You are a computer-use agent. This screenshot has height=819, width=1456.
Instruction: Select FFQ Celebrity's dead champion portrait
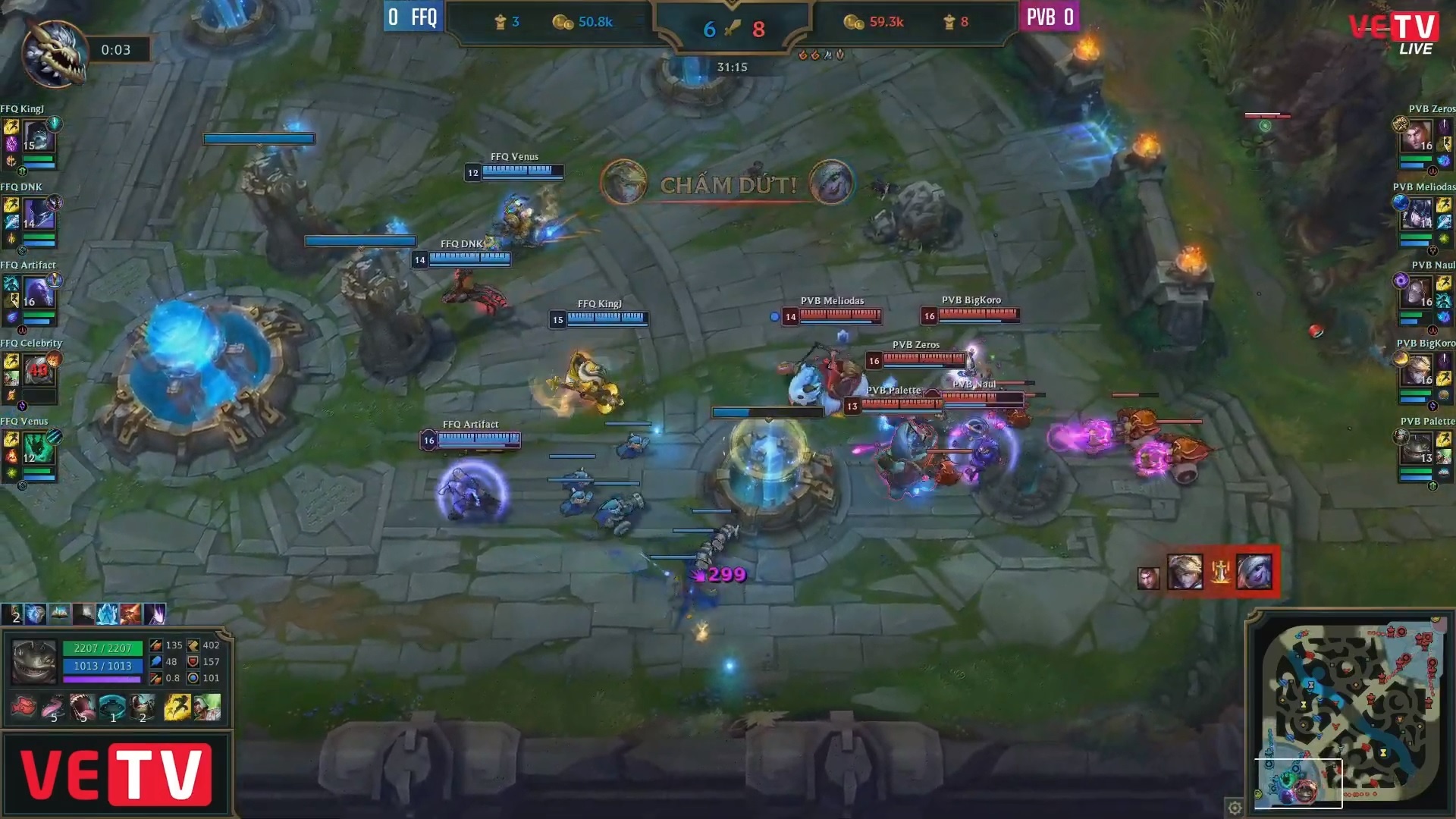coord(38,372)
